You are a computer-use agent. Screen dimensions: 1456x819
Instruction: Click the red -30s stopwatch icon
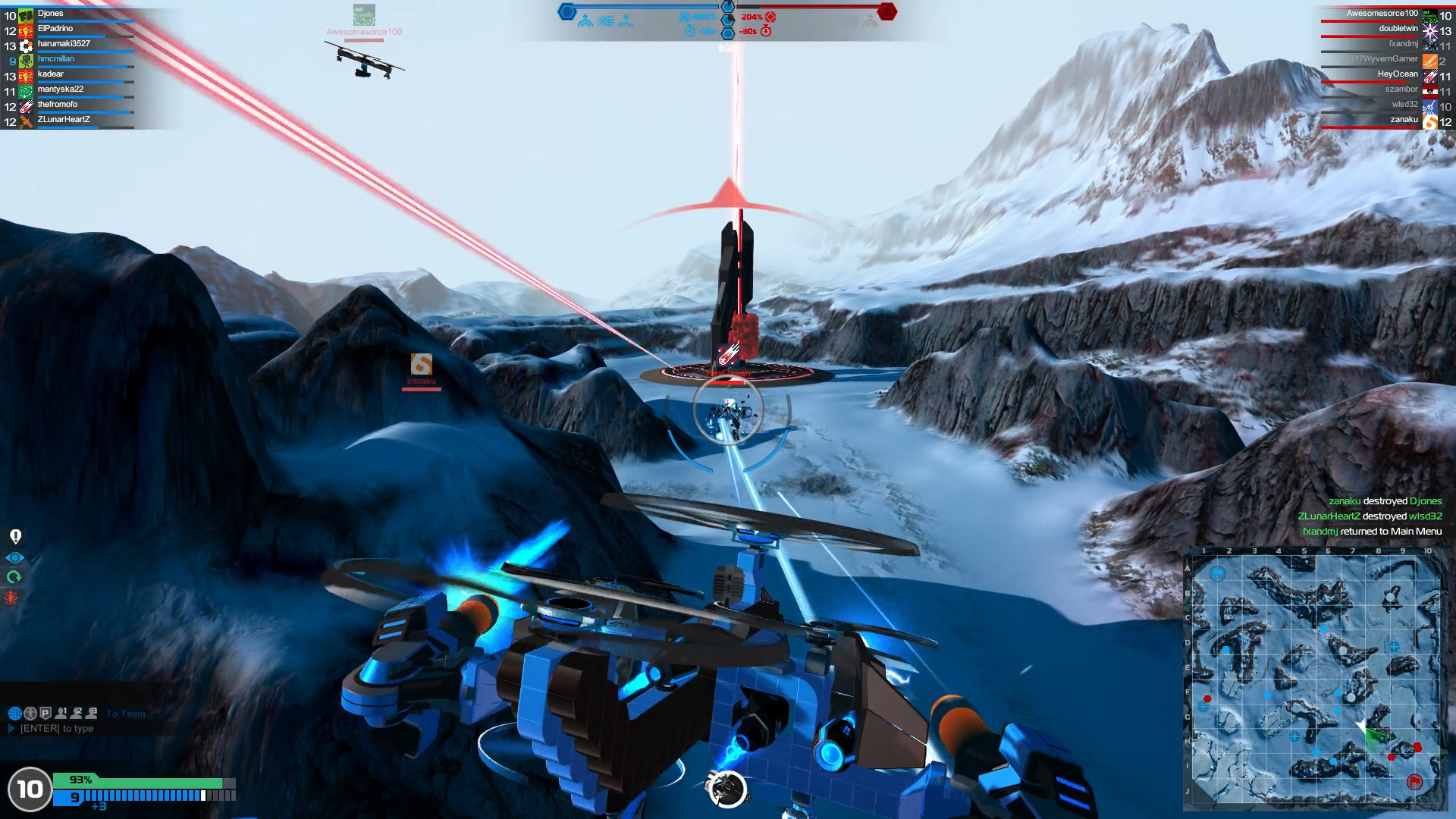(766, 31)
